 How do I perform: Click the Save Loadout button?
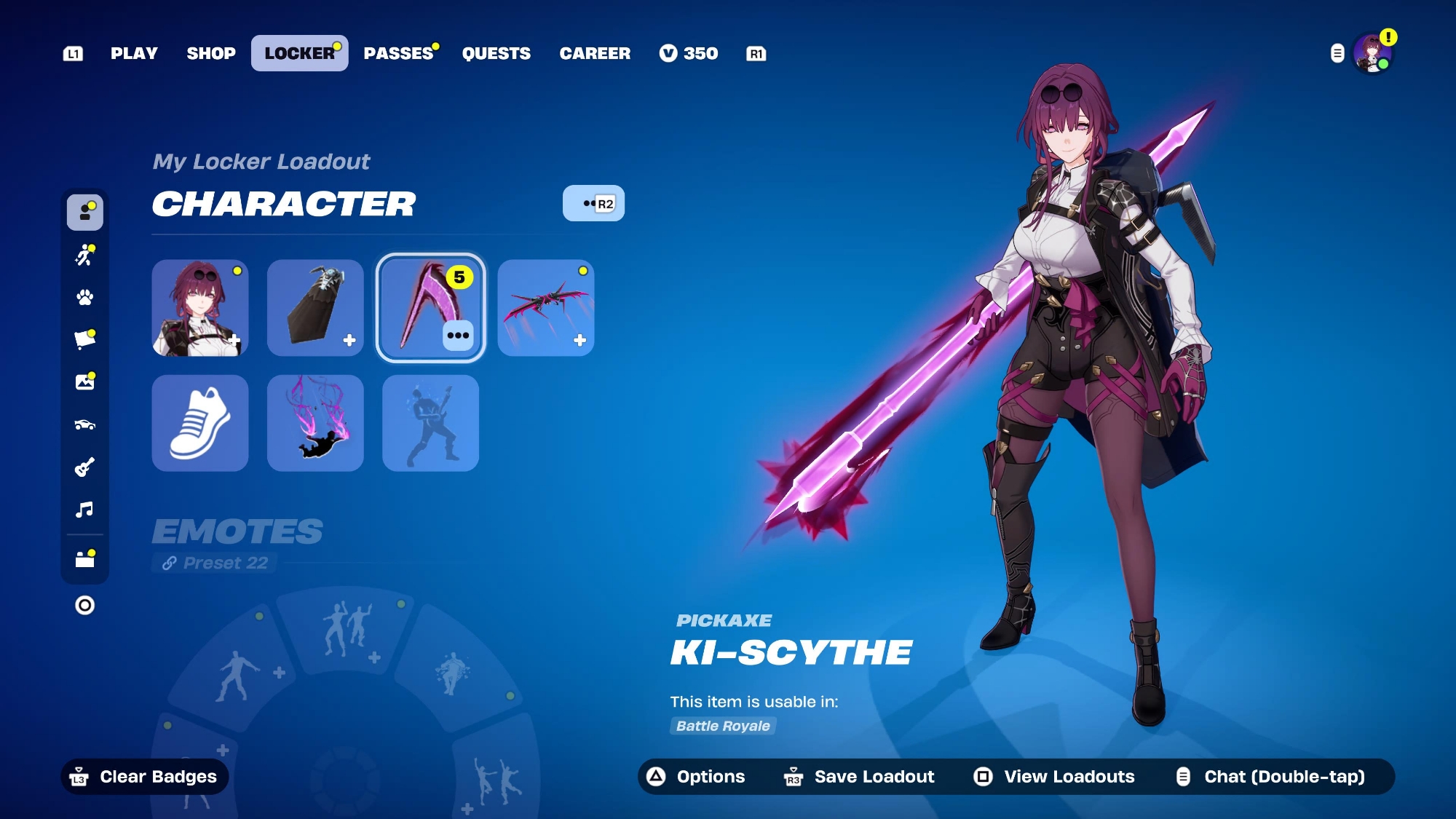tap(860, 777)
